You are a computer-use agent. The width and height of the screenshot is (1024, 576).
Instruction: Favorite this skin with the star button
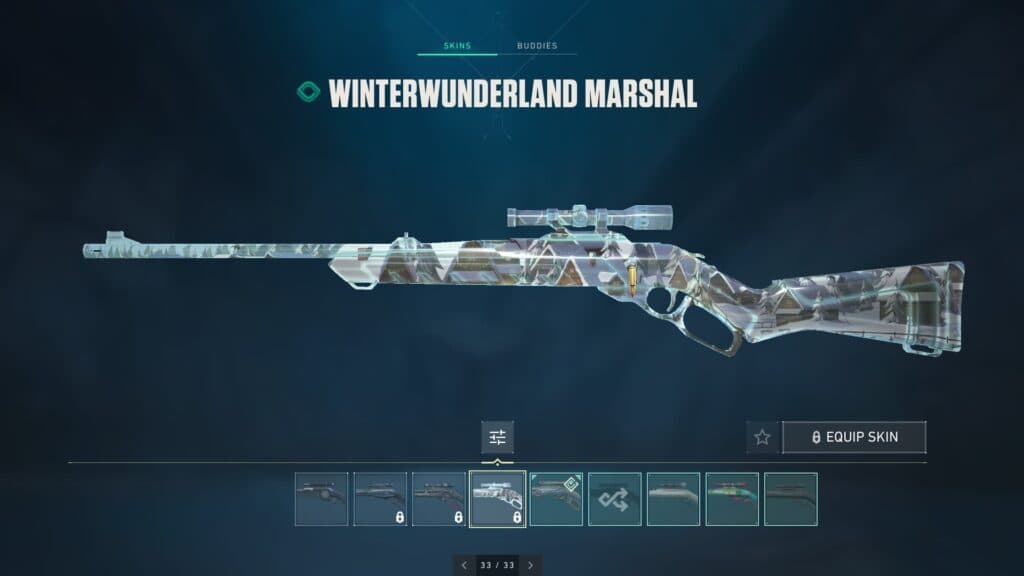click(x=762, y=437)
